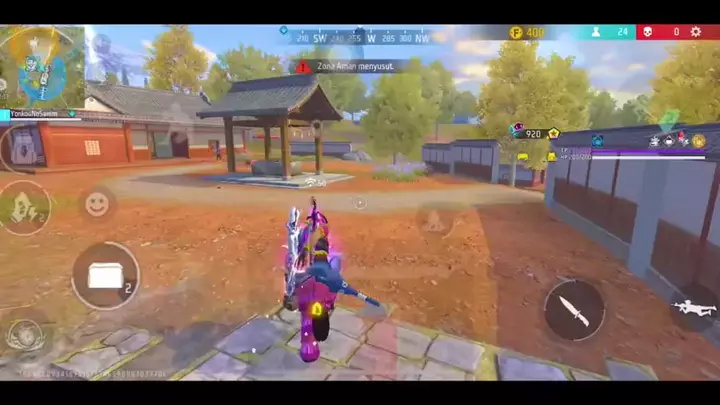Go prone with the lying figure button
Screen dimensions: 720x405
click(693, 306)
